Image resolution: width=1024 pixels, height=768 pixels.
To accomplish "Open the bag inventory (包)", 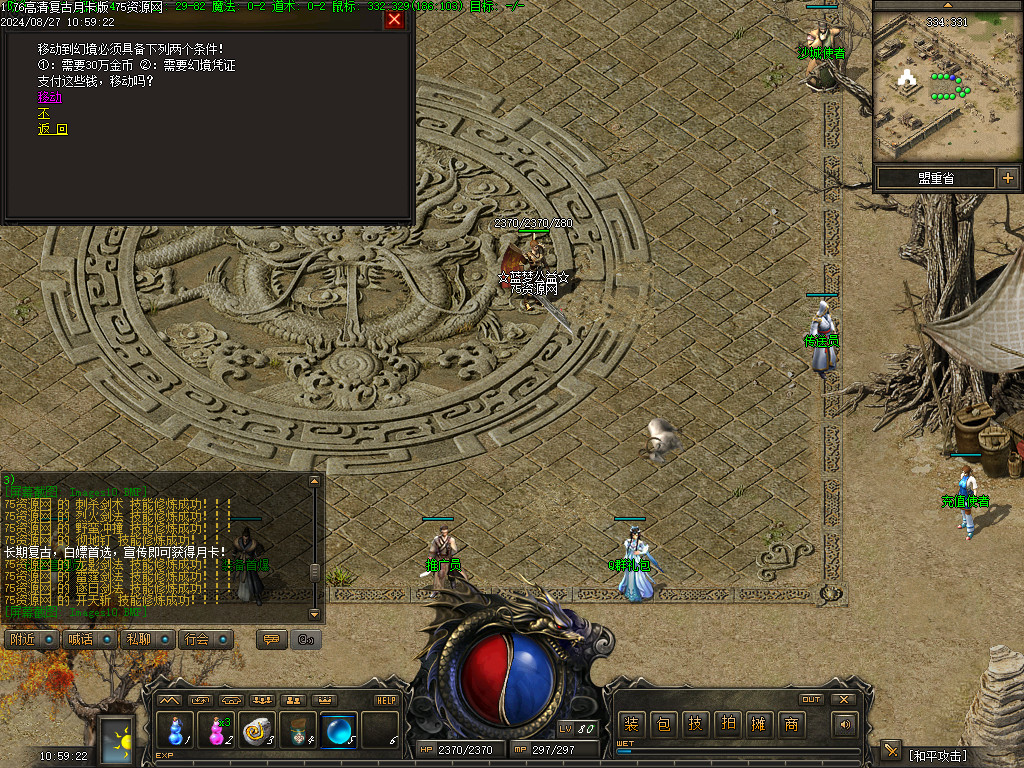I will tap(663, 724).
